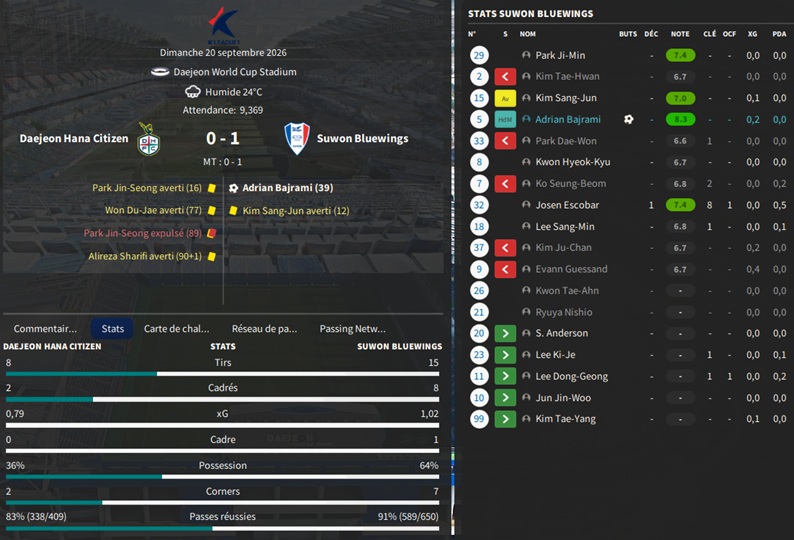794x540 pixels.
Task: Open the Suwon Bluewings team name link
Action: 362,139
